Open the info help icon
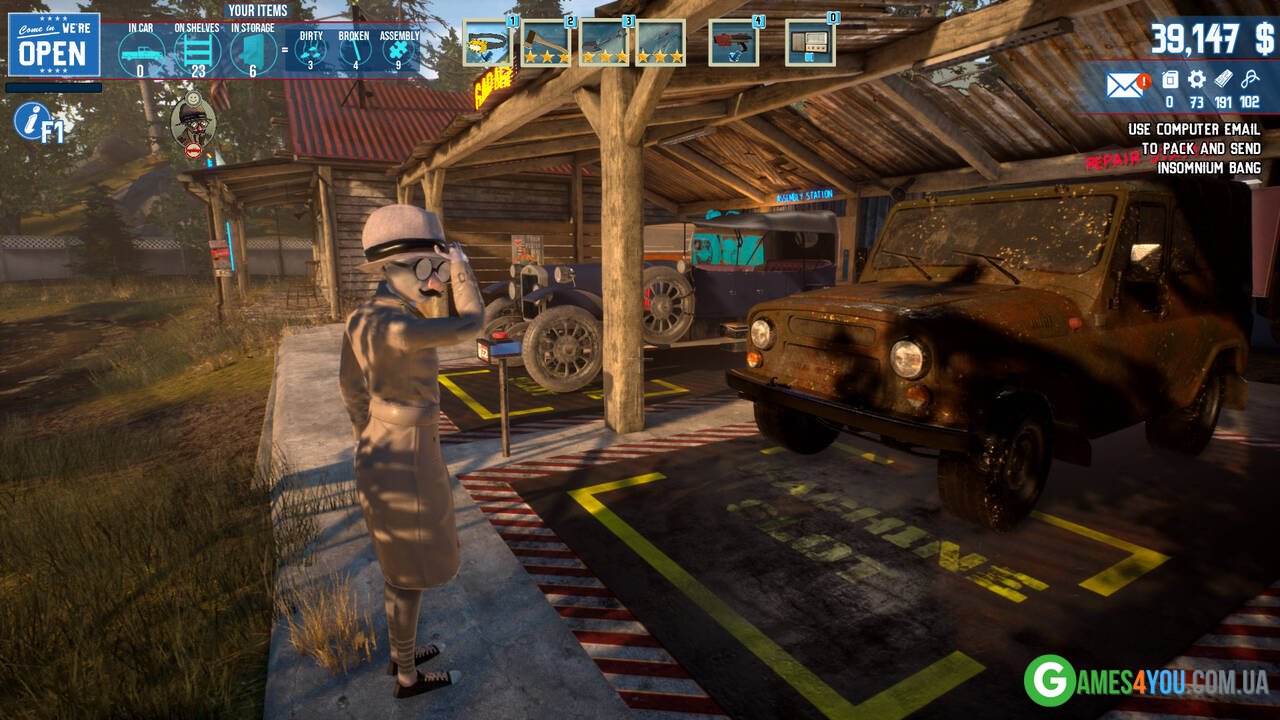 (x=32, y=121)
